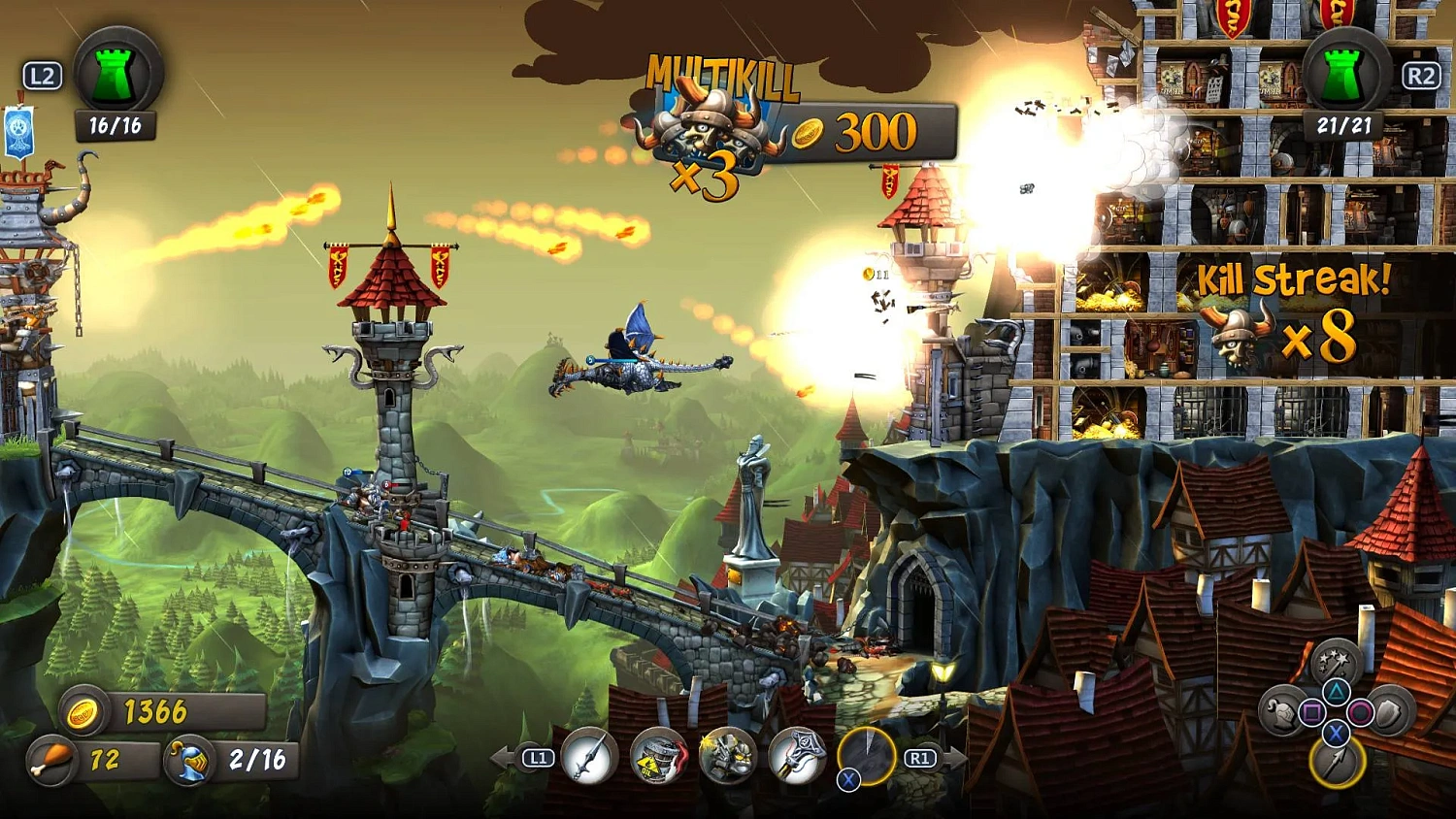Open the knight helmet troop ability
Viewport: 1456px width, 819px height.
1279,713
